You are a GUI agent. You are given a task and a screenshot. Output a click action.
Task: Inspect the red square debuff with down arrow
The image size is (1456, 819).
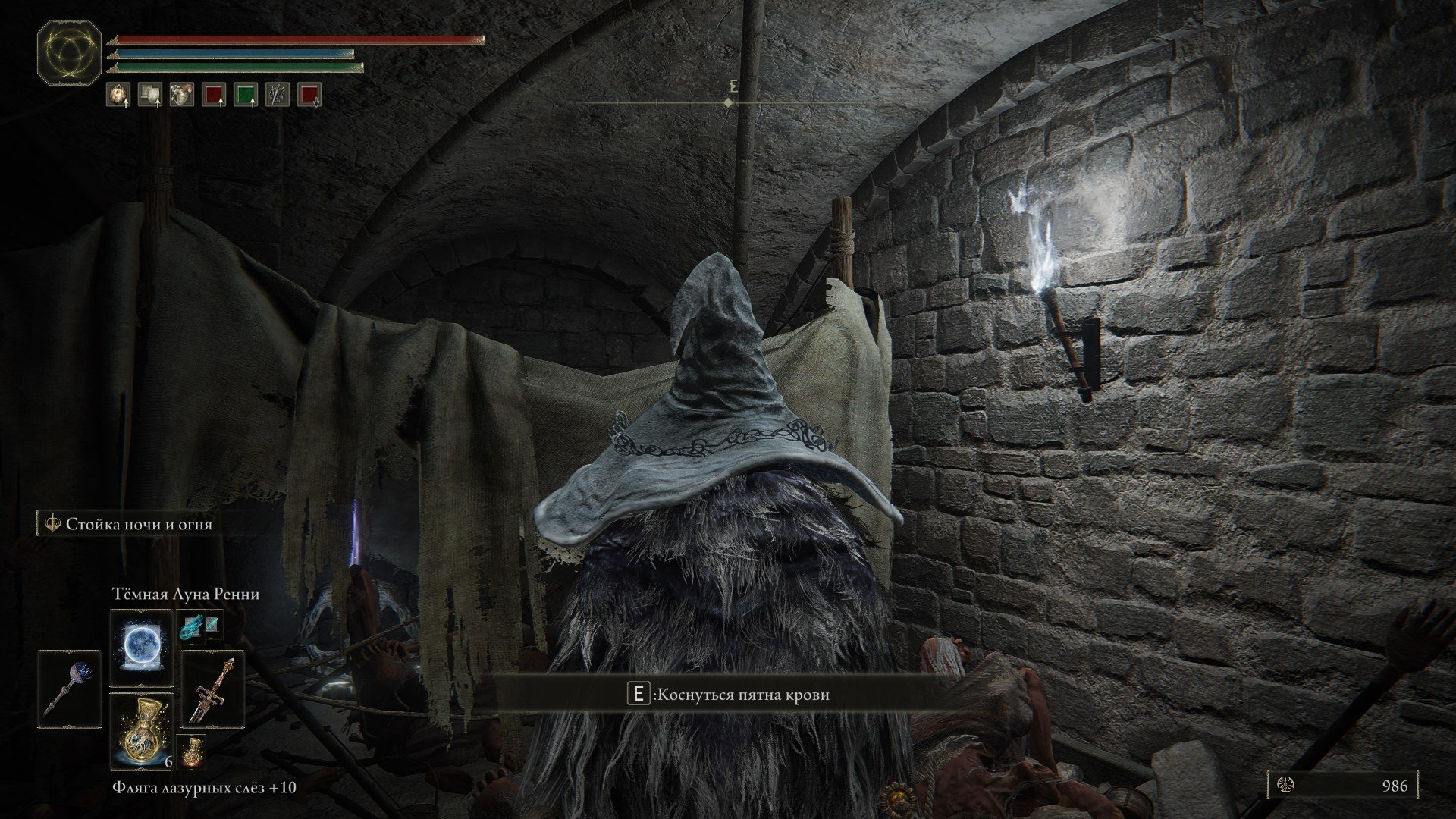click(x=309, y=95)
